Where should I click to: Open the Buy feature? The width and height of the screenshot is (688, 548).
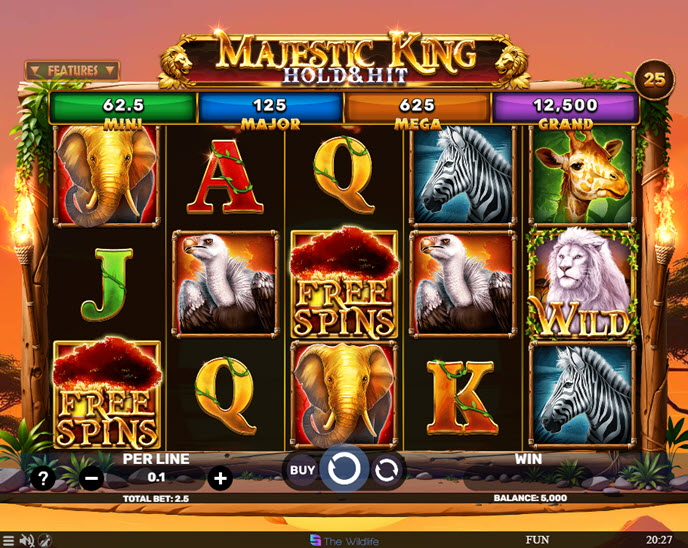tap(302, 469)
